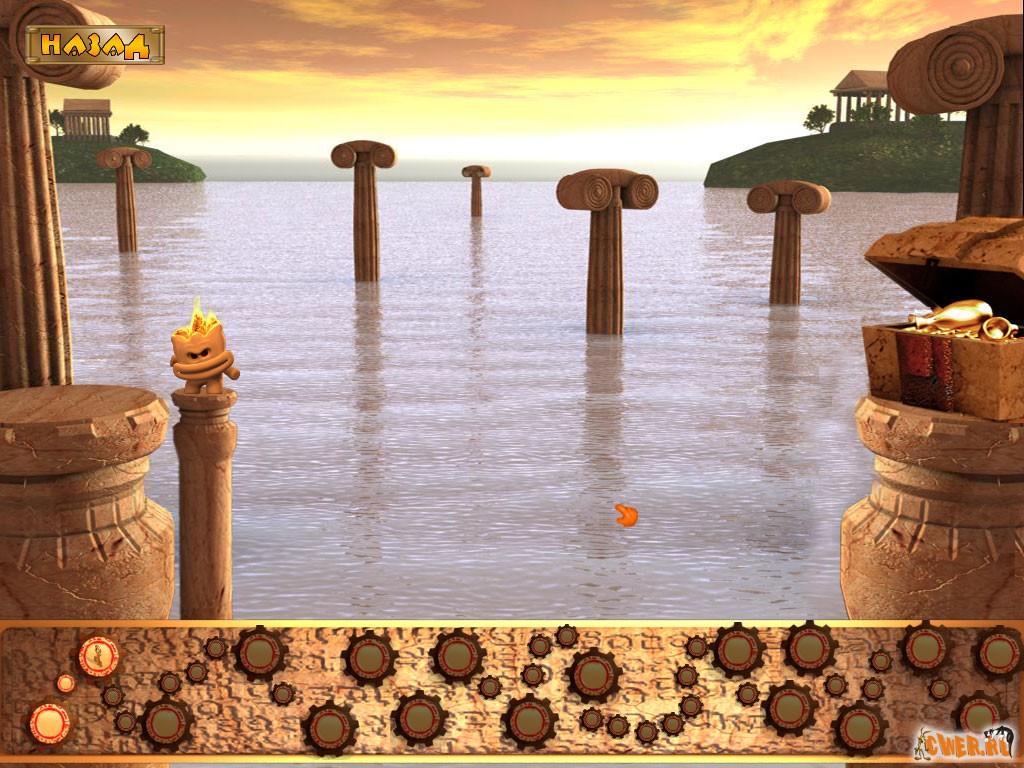Open the large blank glowing gear level
The image size is (1024, 768).
(48, 723)
